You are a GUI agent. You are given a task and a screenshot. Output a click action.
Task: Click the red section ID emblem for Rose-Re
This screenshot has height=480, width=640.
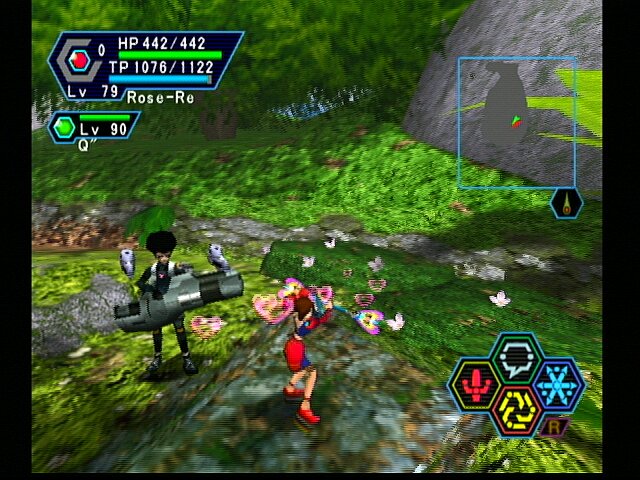79,61
